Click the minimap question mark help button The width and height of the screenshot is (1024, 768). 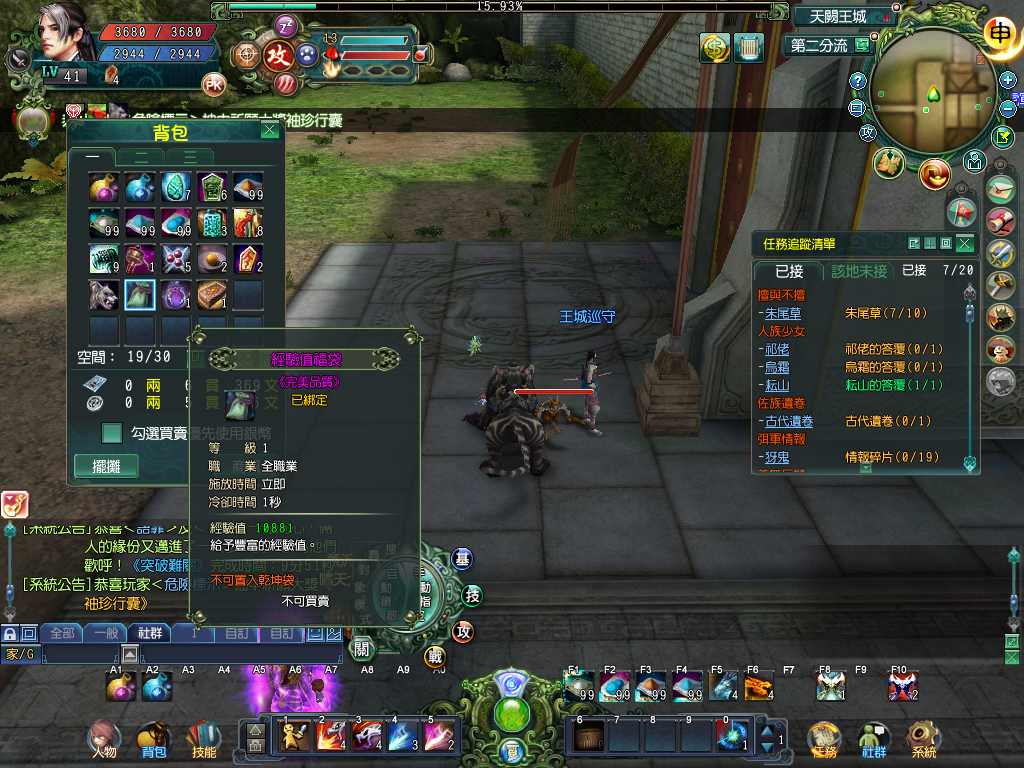857,81
